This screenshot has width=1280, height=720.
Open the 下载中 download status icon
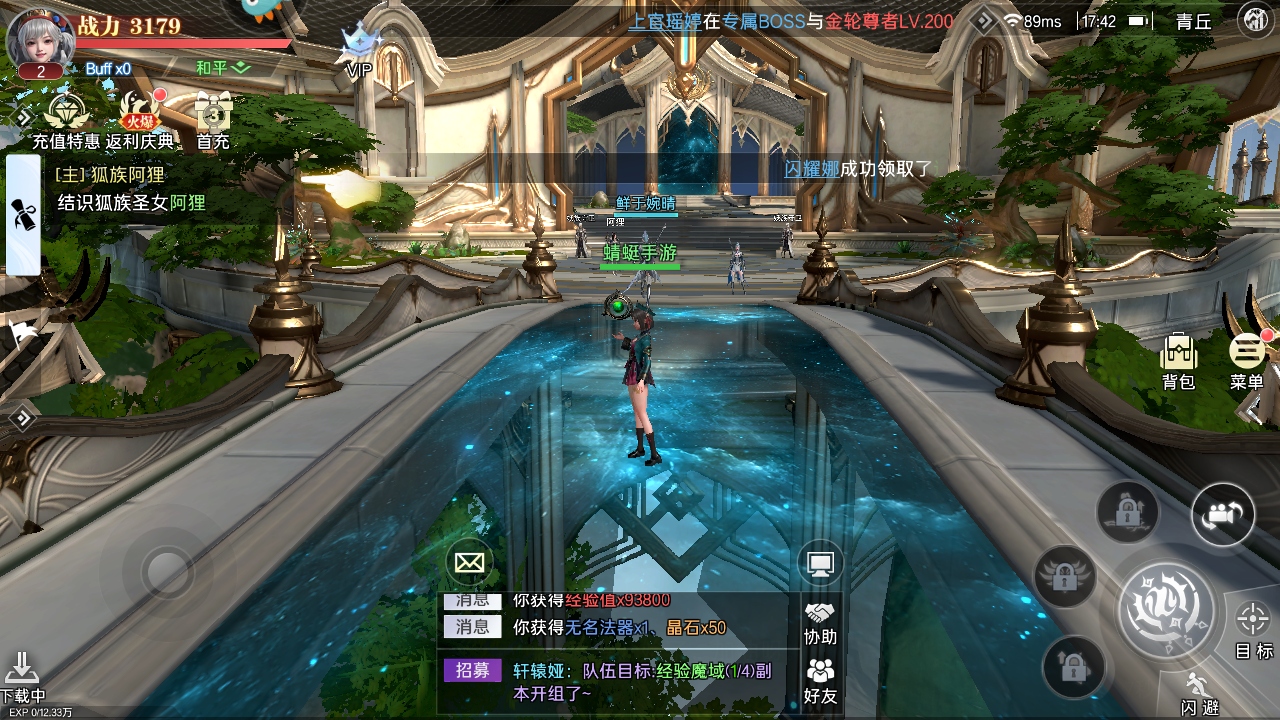coord(22,676)
